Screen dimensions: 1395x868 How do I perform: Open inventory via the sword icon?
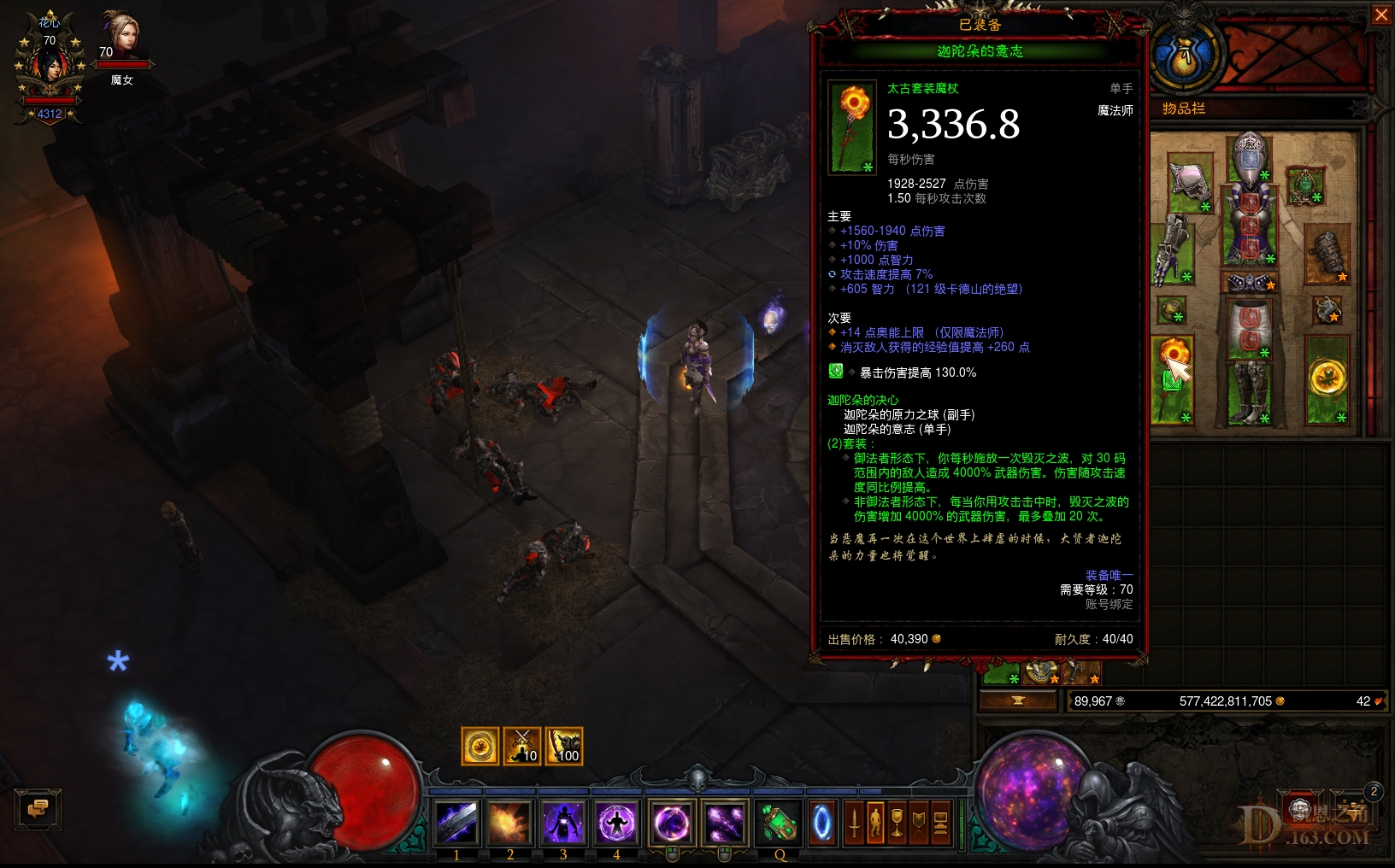[853, 822]
